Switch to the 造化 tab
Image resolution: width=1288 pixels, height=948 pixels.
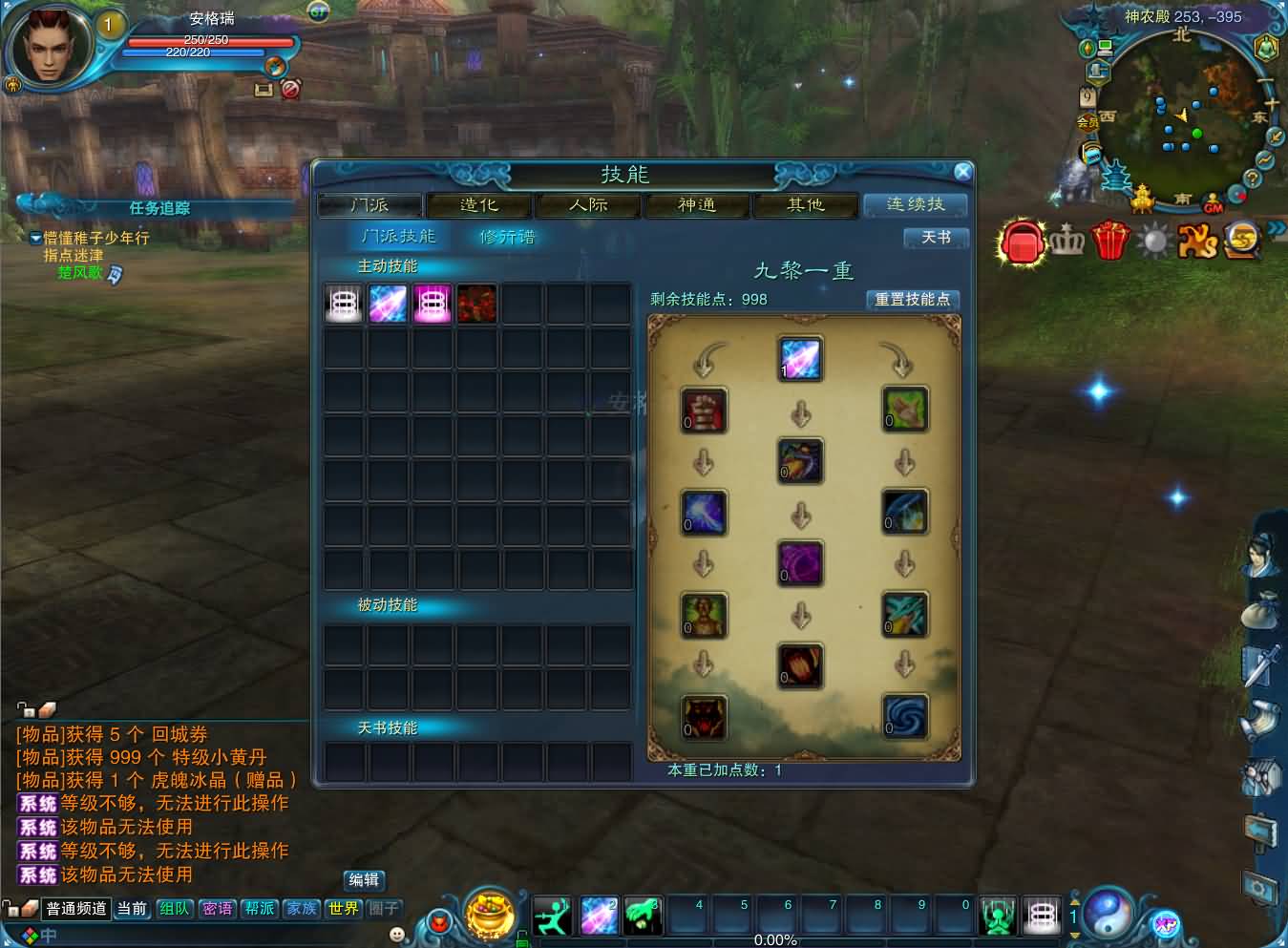(478, 205)
